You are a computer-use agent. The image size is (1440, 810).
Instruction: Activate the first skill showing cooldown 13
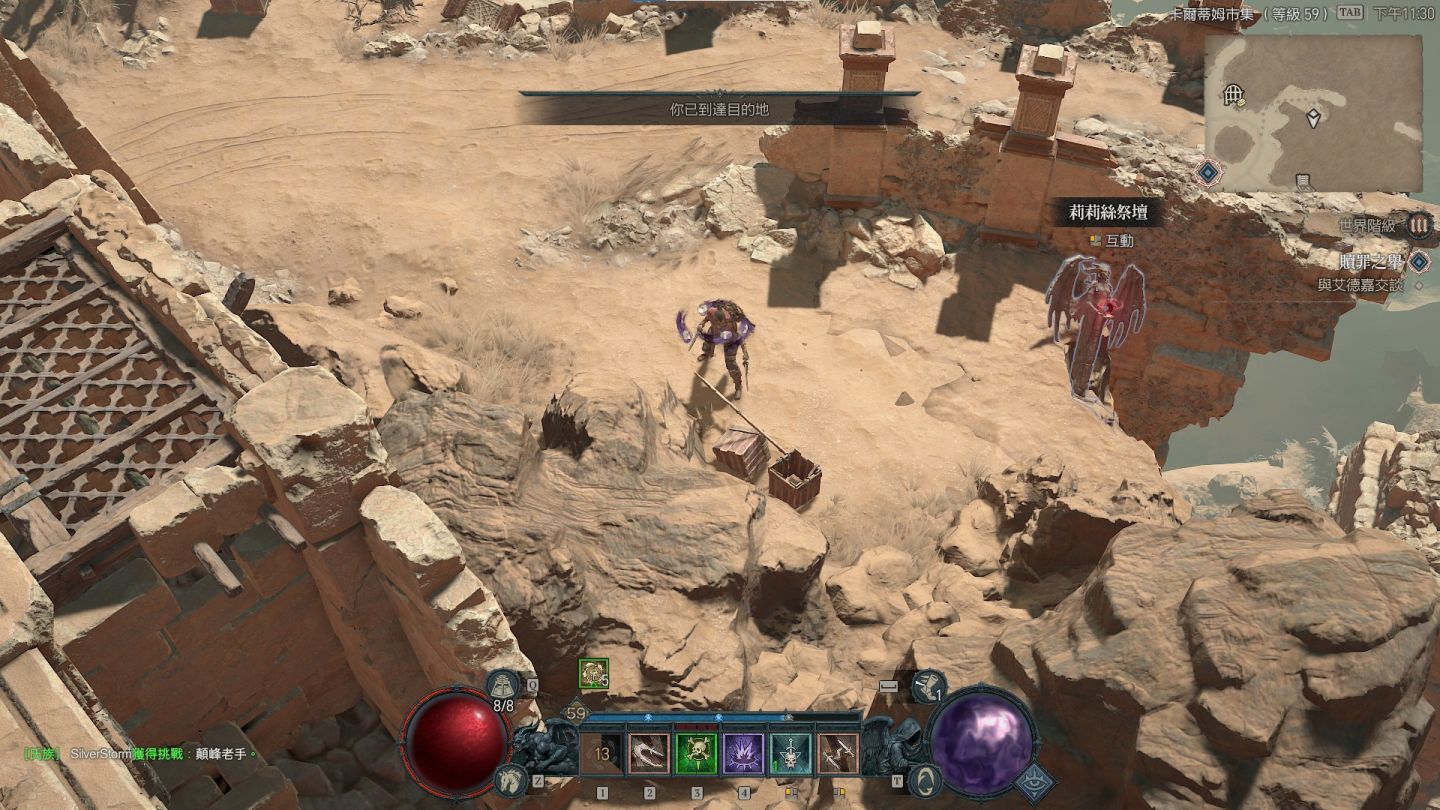[x=601, y=754]
